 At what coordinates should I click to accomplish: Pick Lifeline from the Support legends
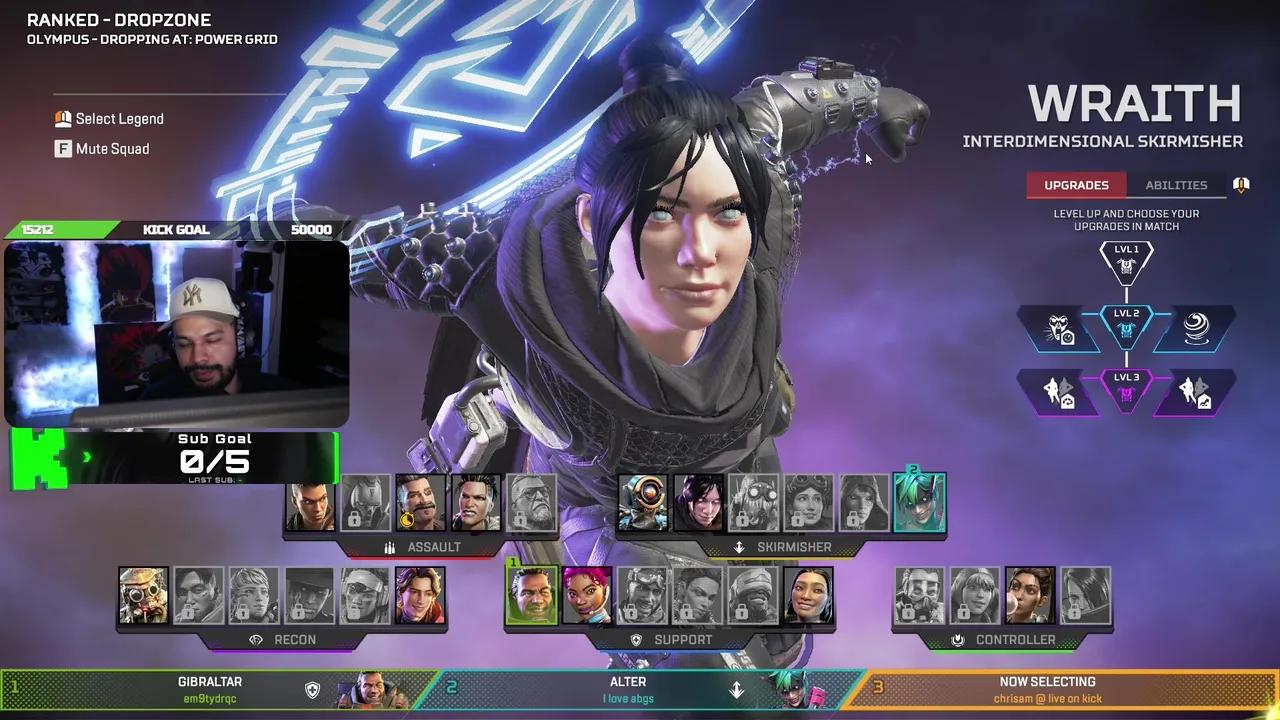click(587, 596)
